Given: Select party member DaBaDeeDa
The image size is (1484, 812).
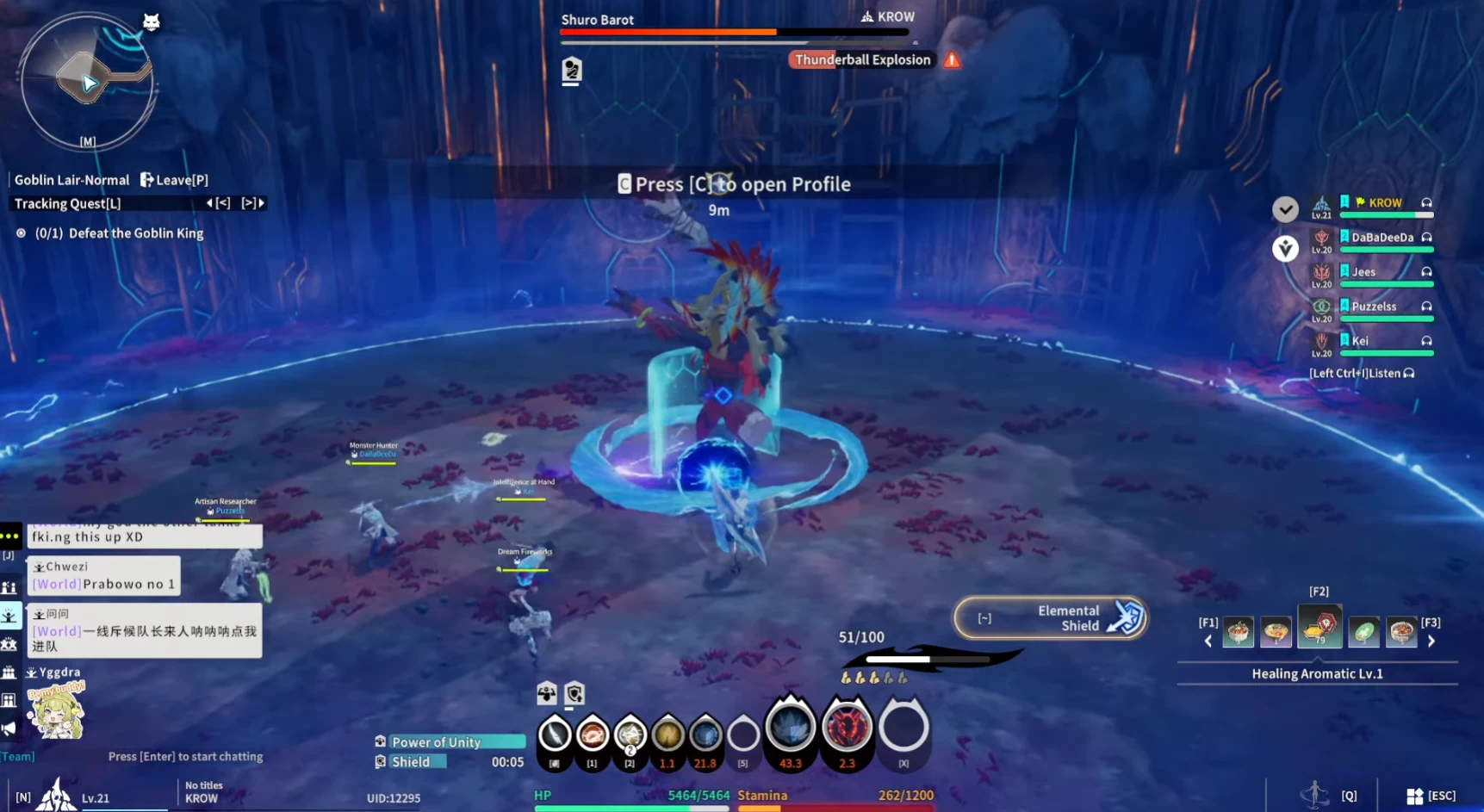Looking at the screenshot, I should pos(1382,238).
